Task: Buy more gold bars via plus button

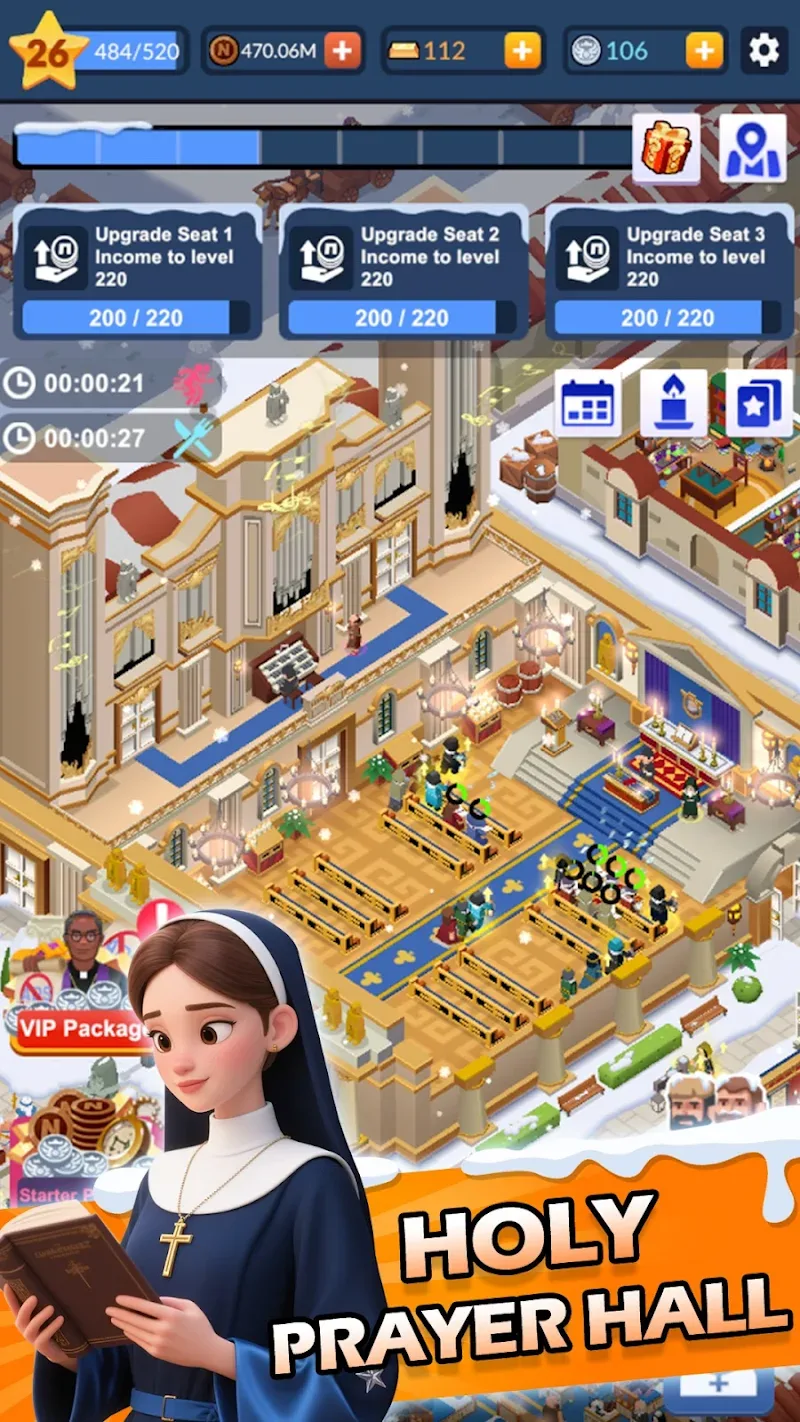Action: click(x=522, y=50)
